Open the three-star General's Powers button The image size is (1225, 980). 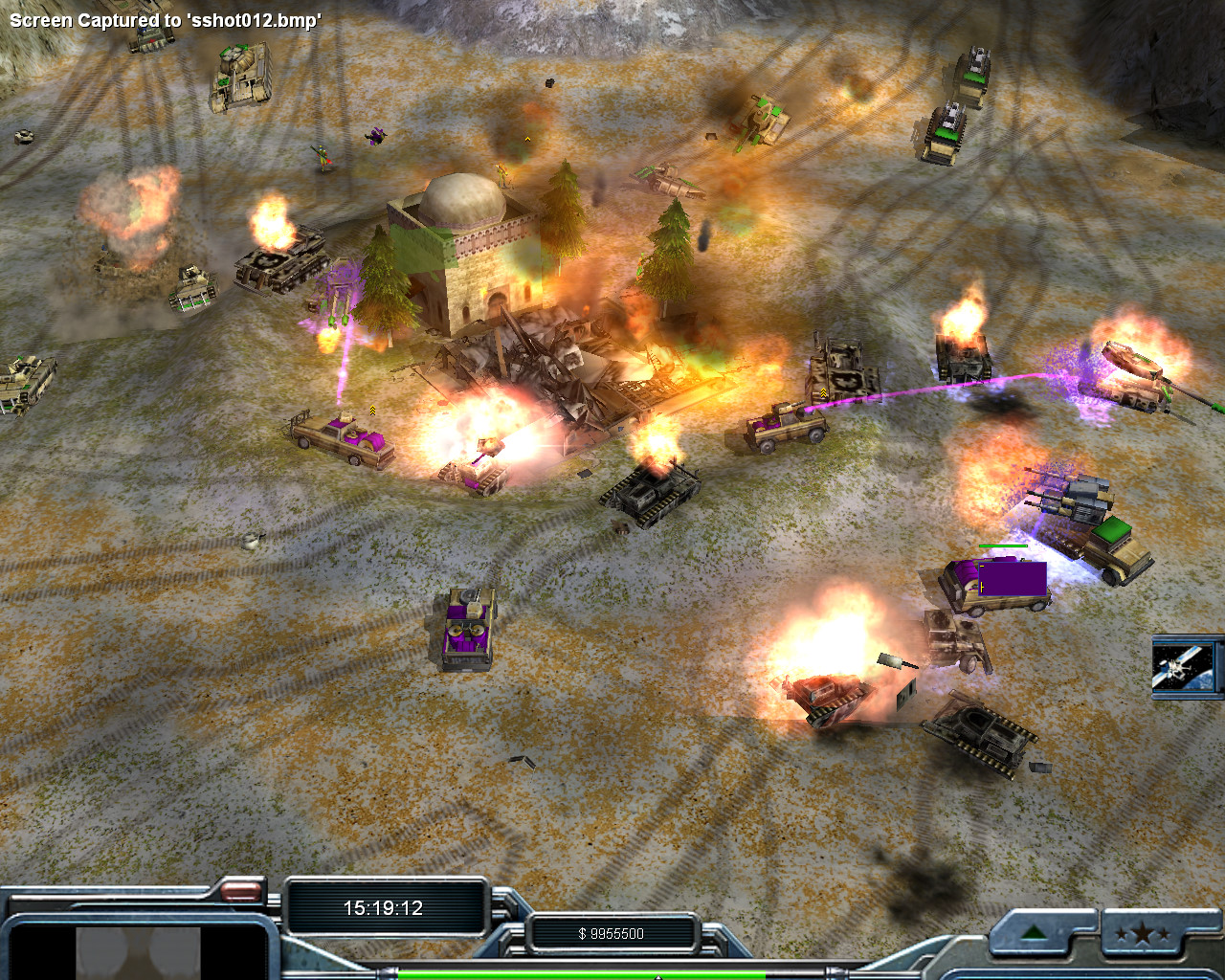(x=1142, y=933)
